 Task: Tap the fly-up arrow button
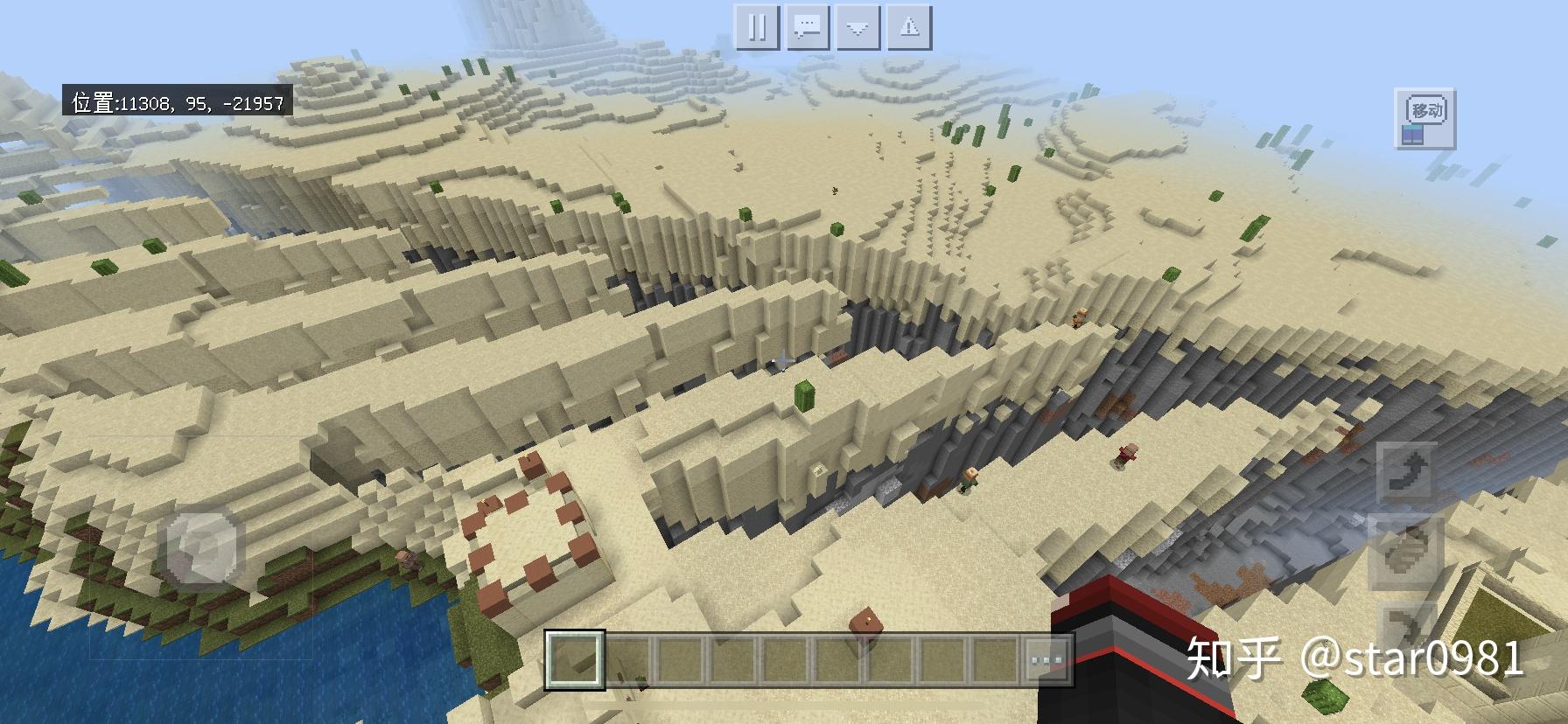pyautogui.click(x=1406, y=473)
